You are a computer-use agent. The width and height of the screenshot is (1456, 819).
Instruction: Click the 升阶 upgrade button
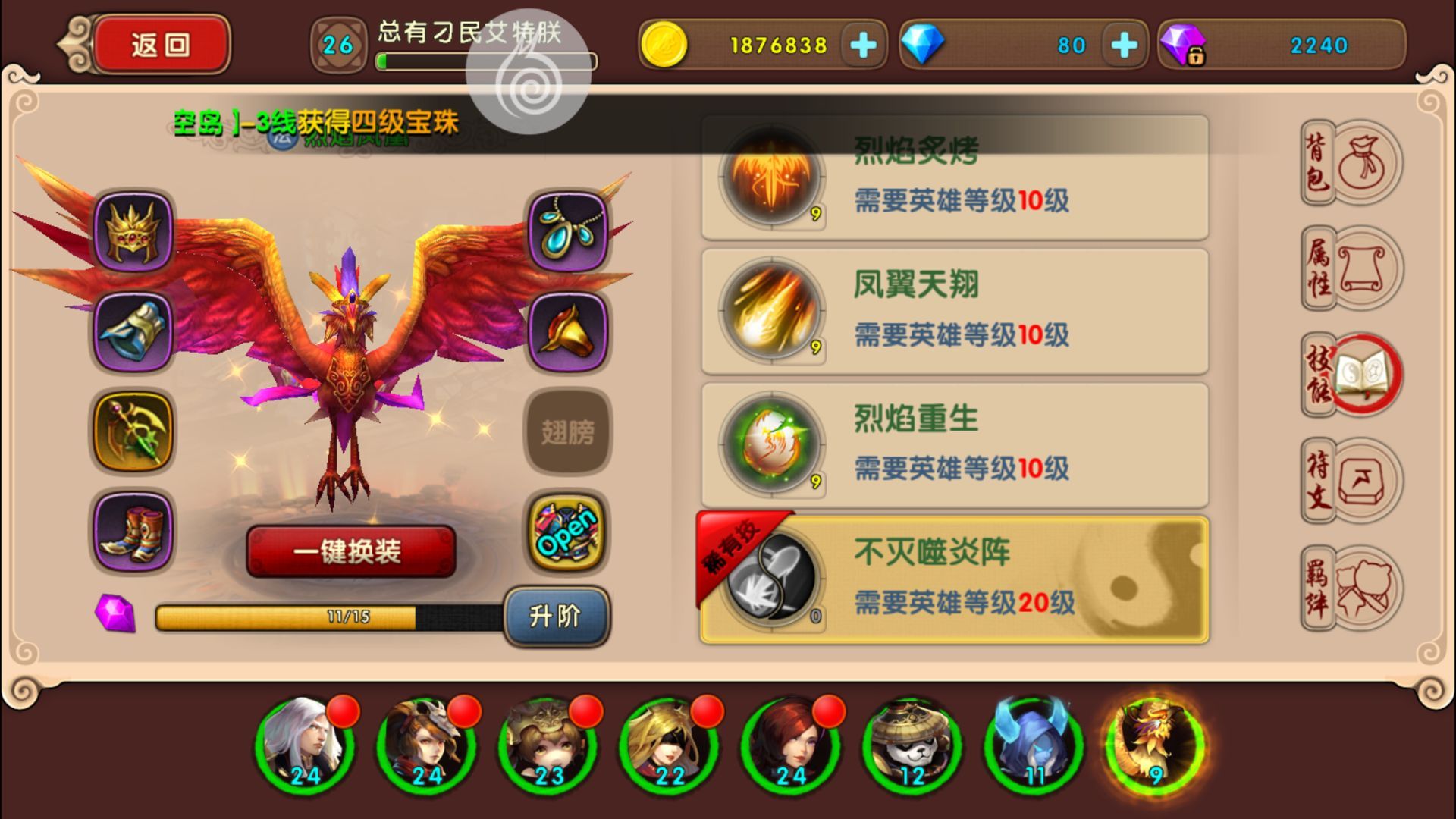click(x=556, y=616)
